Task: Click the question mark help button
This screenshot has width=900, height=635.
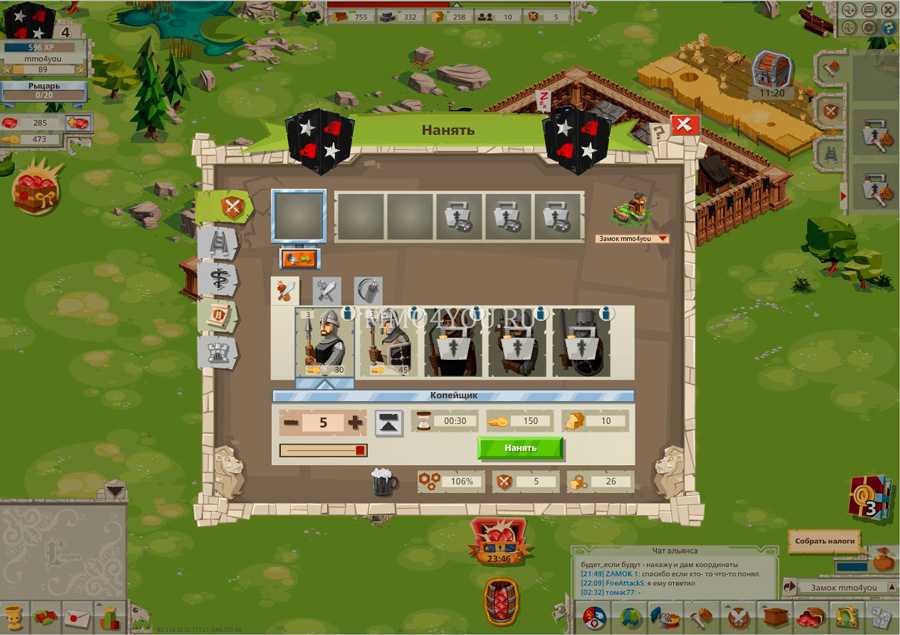Action: pos(658,132)
